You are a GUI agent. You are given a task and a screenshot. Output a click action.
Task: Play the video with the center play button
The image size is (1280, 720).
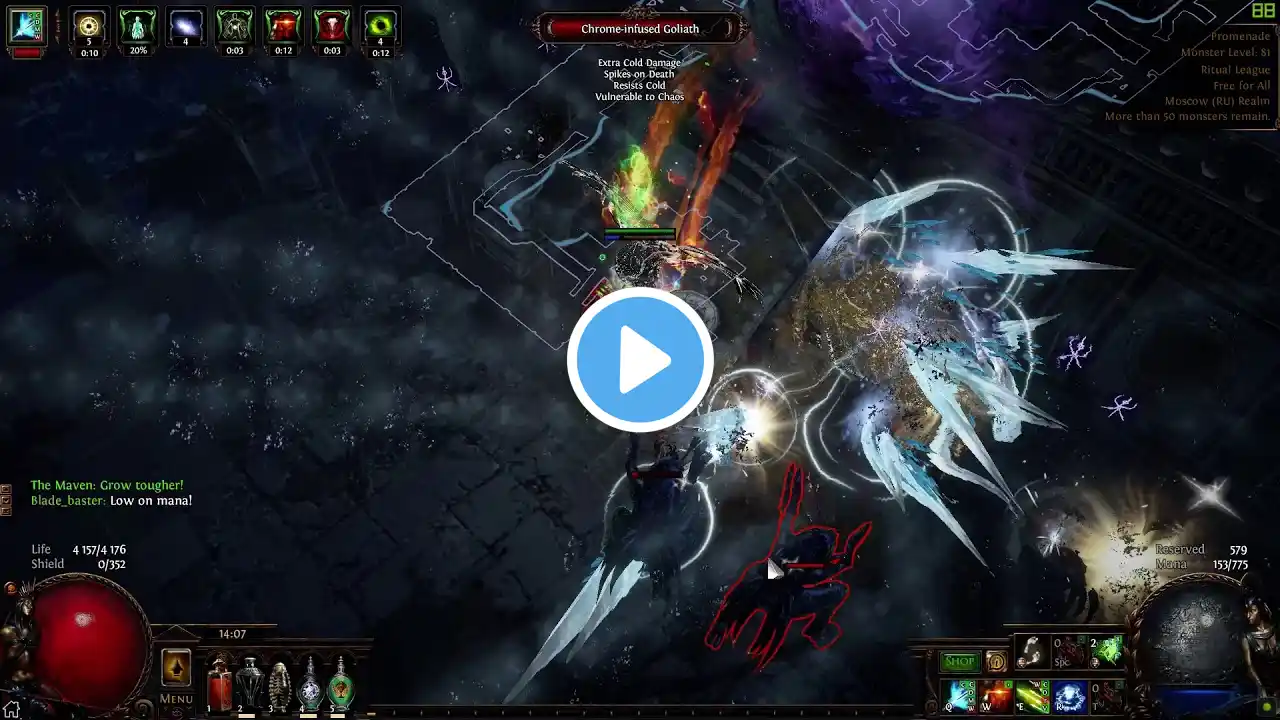tap(640, 360)
